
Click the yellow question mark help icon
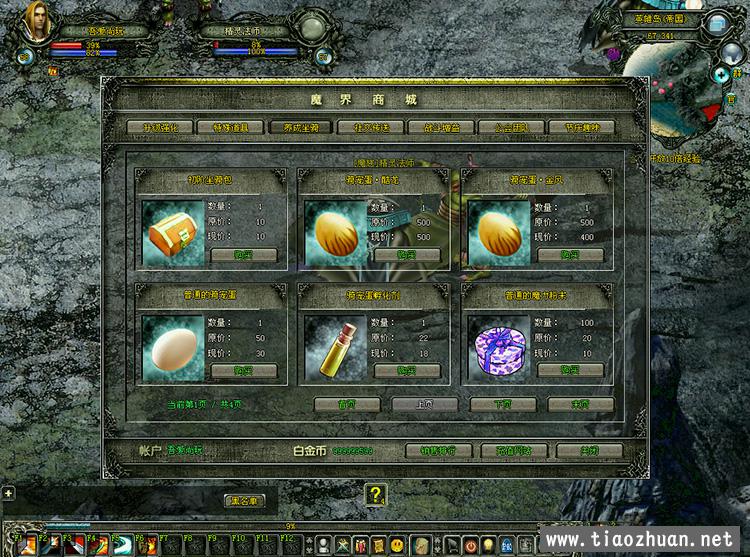(x=375, y=494)
